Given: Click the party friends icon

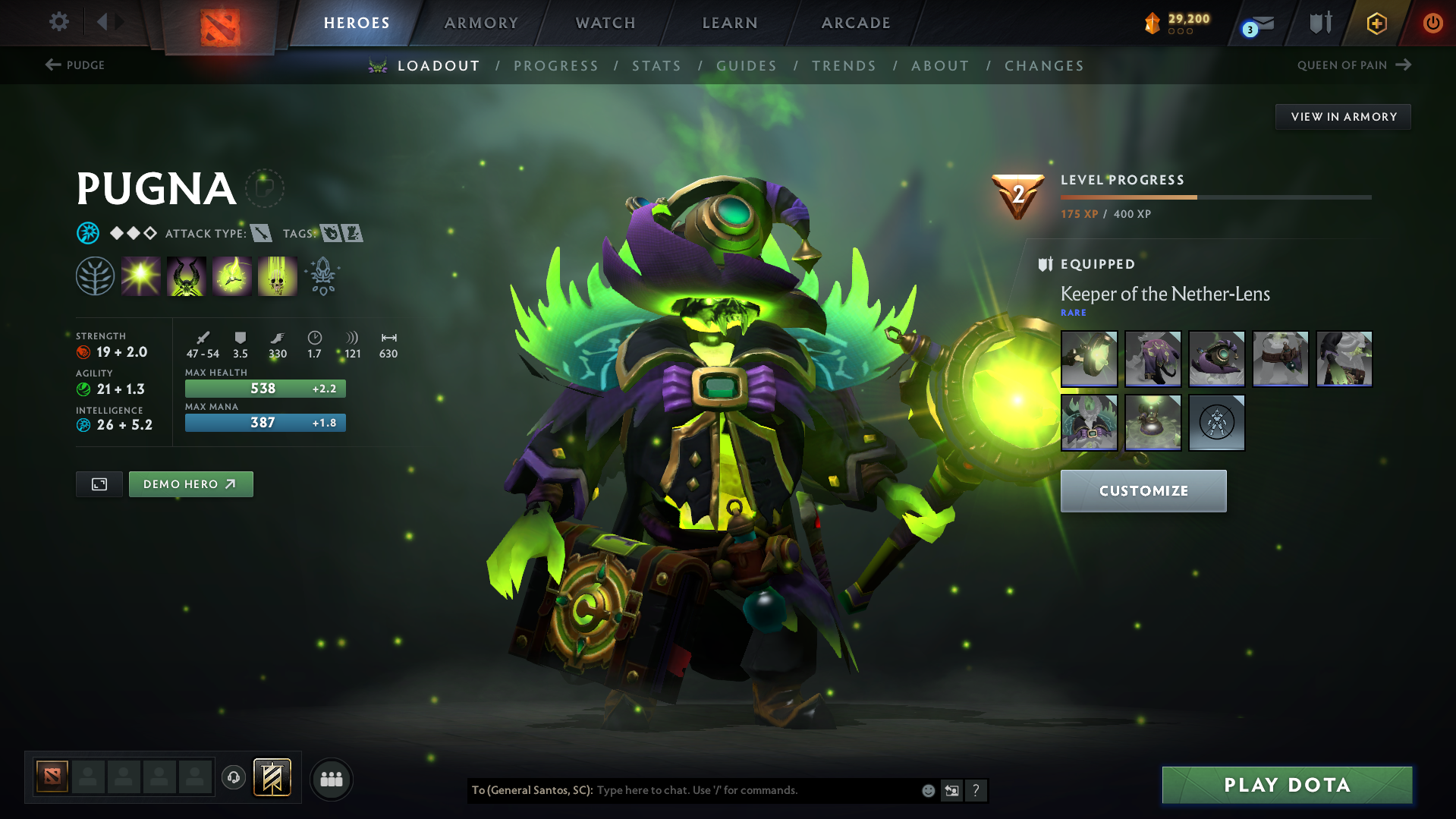Looking at the screenshot, I should (331, 779).
